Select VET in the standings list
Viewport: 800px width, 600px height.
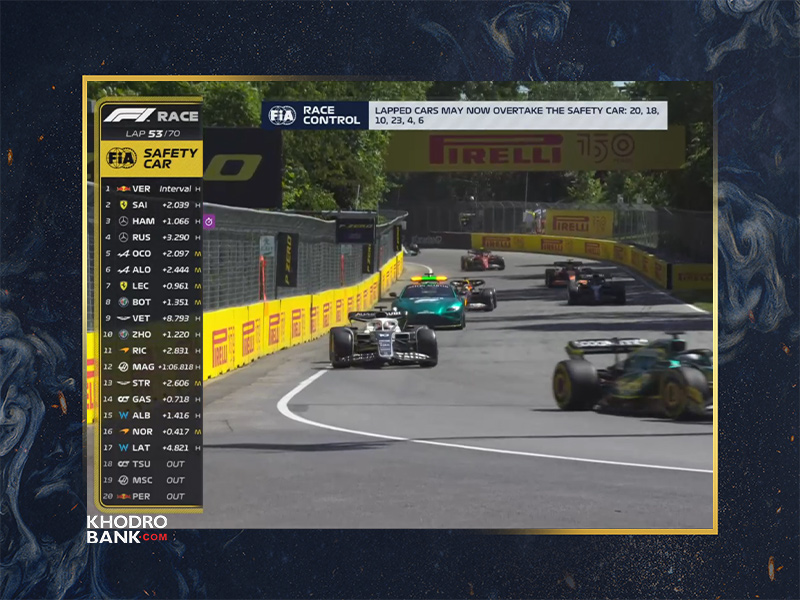click(152, 318)
